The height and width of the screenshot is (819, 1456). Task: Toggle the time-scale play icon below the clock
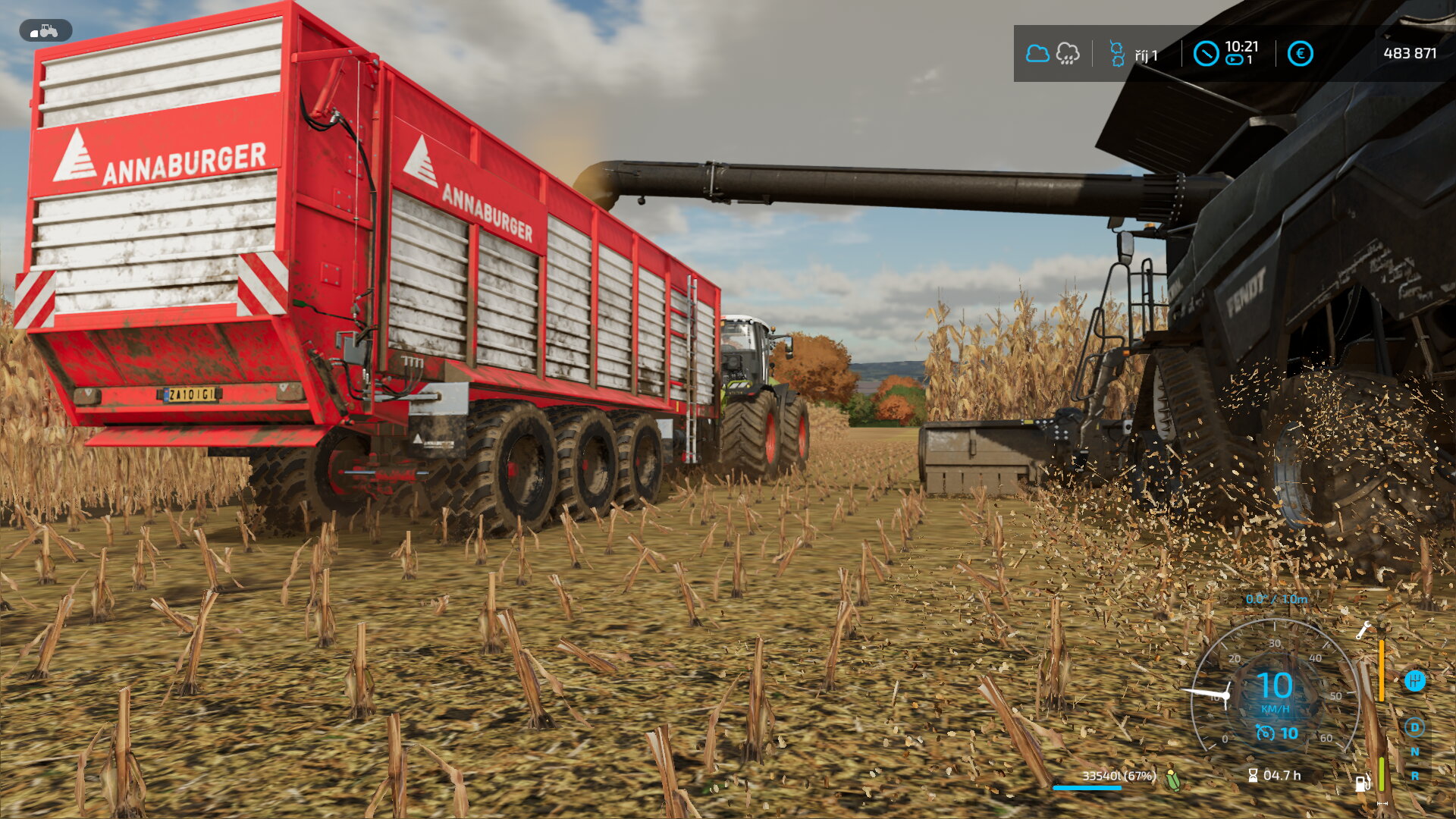[x=1235, y=60]
